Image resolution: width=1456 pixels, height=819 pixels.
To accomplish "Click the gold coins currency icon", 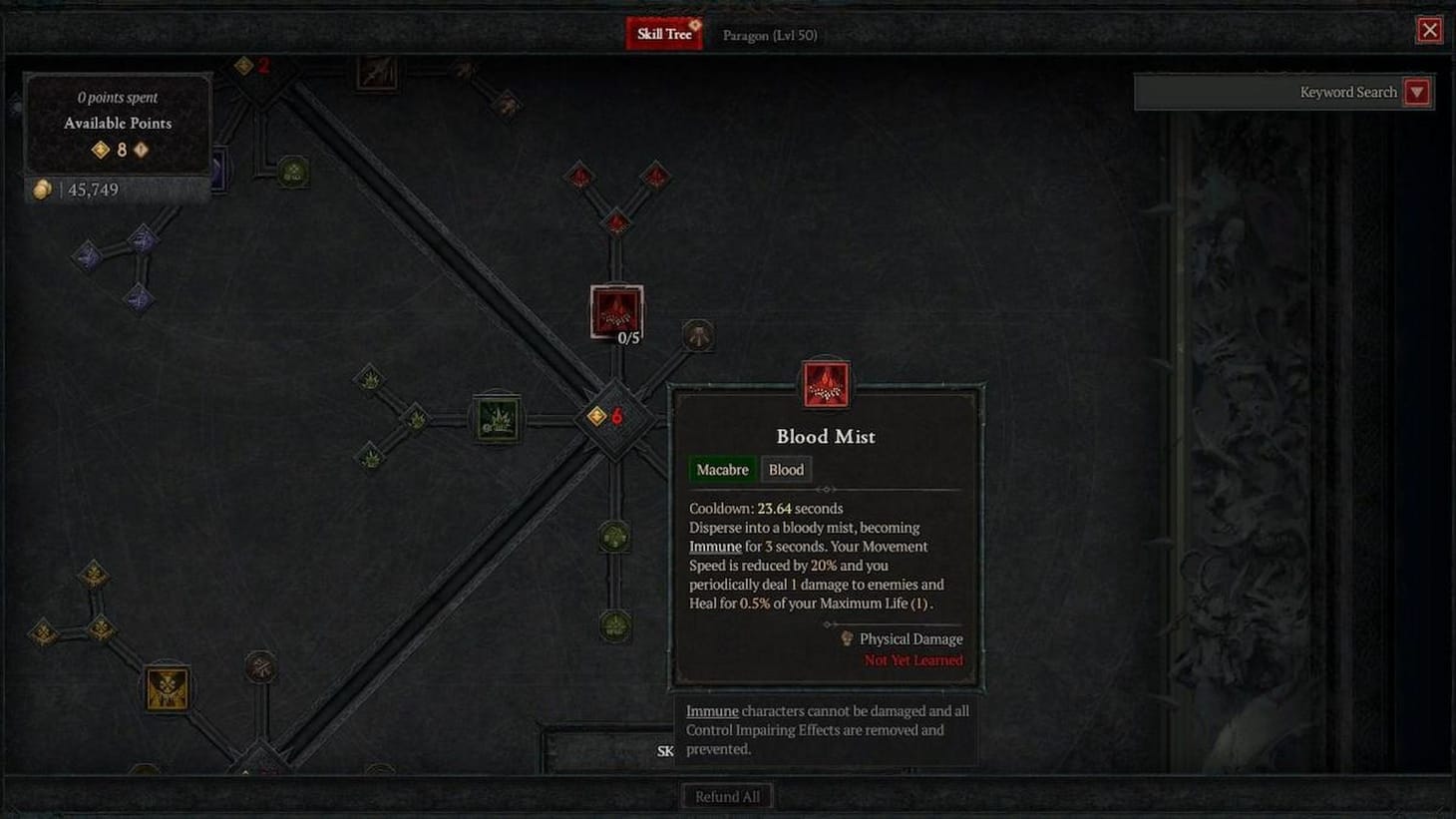I will point(42,189).
